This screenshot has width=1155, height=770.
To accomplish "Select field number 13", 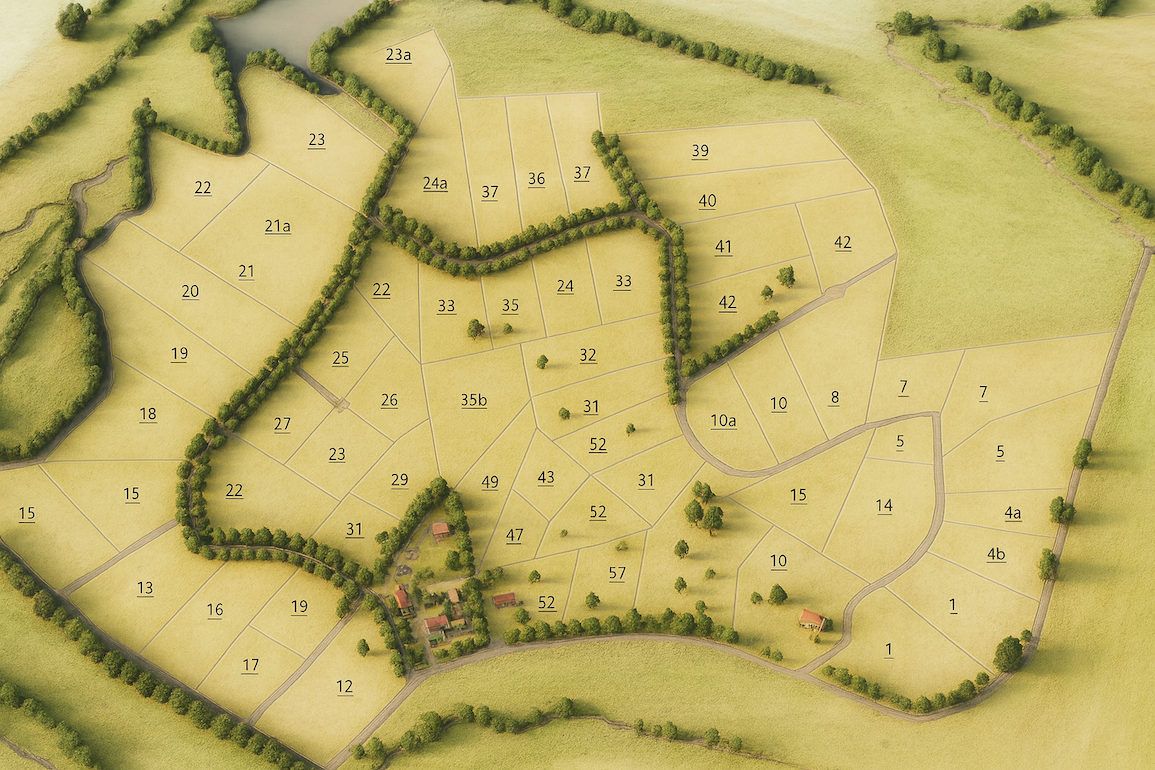I will point(145,588).
